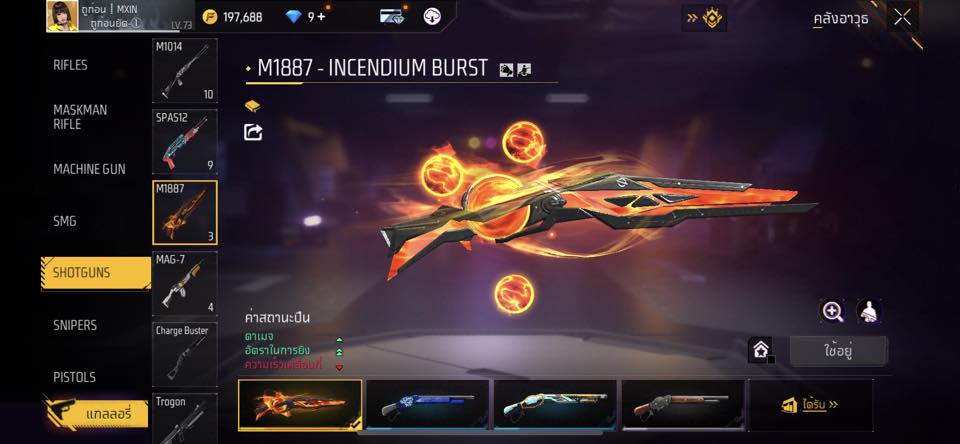Select the Machine Gun category
This screenshot has width=960, height=444.
pos(89,169)
